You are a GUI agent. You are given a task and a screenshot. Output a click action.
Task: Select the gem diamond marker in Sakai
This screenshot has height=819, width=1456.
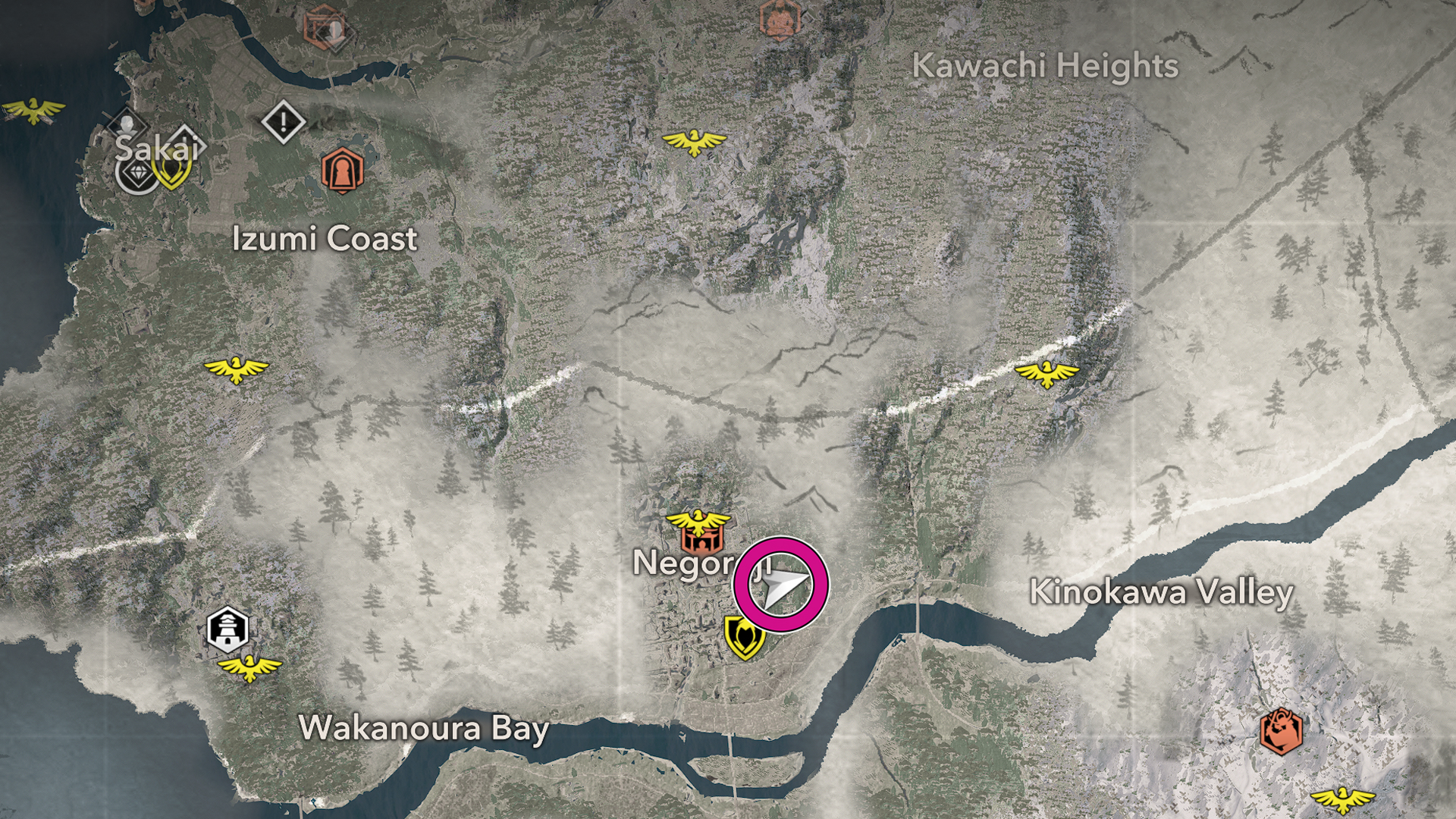pos(137,174)
